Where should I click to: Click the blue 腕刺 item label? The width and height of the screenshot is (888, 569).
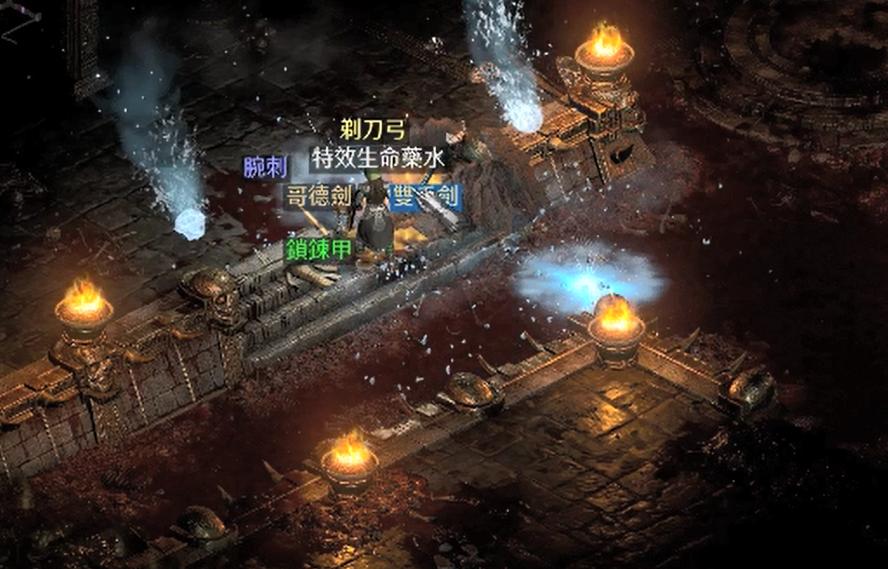(265, 167)
